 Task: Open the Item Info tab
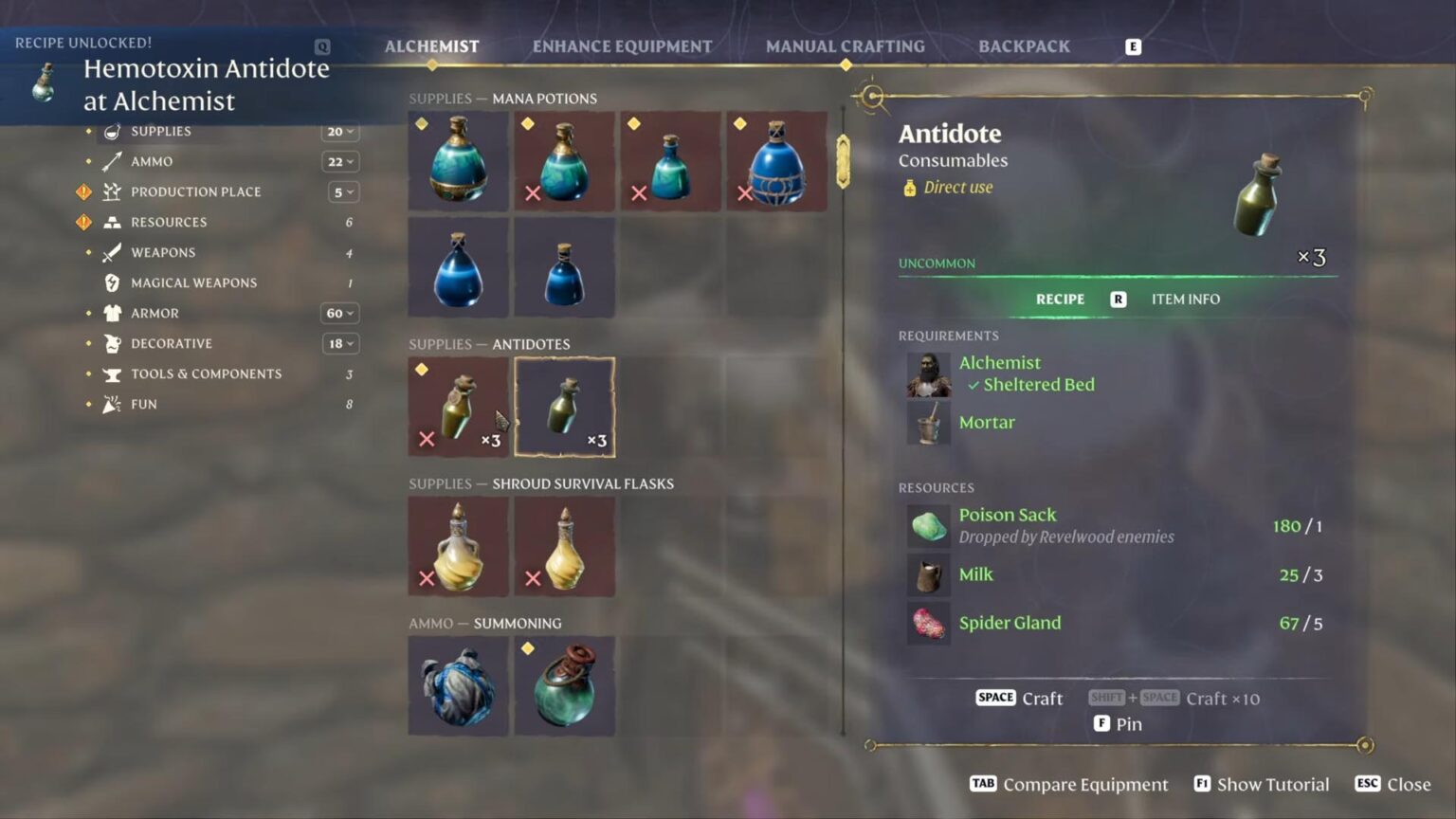[x=1185, y=299]
